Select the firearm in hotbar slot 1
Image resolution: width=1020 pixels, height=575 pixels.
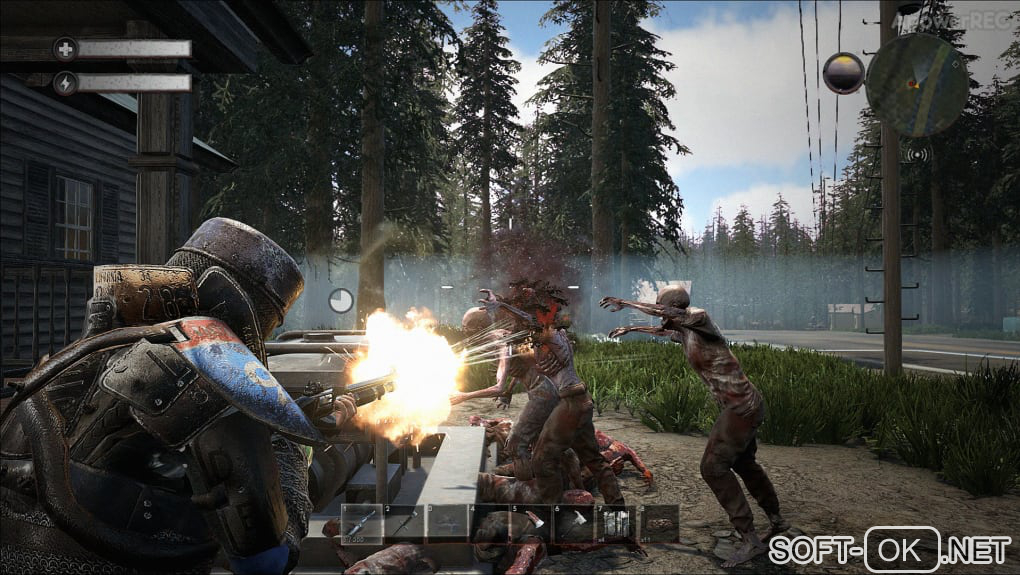pos(362,523)
